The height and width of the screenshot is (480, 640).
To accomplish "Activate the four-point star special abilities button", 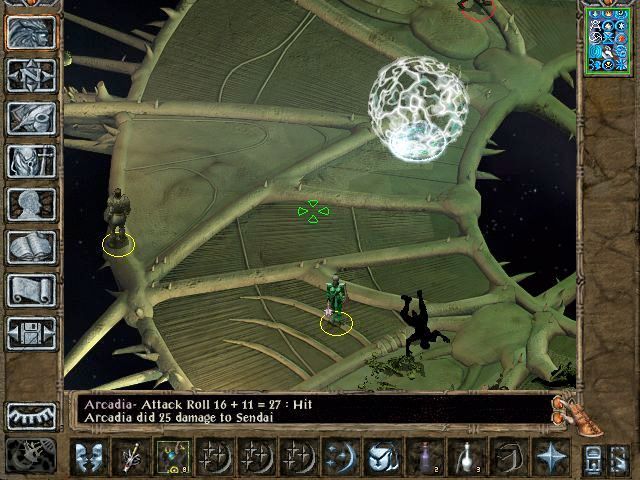I will [549, 456].
